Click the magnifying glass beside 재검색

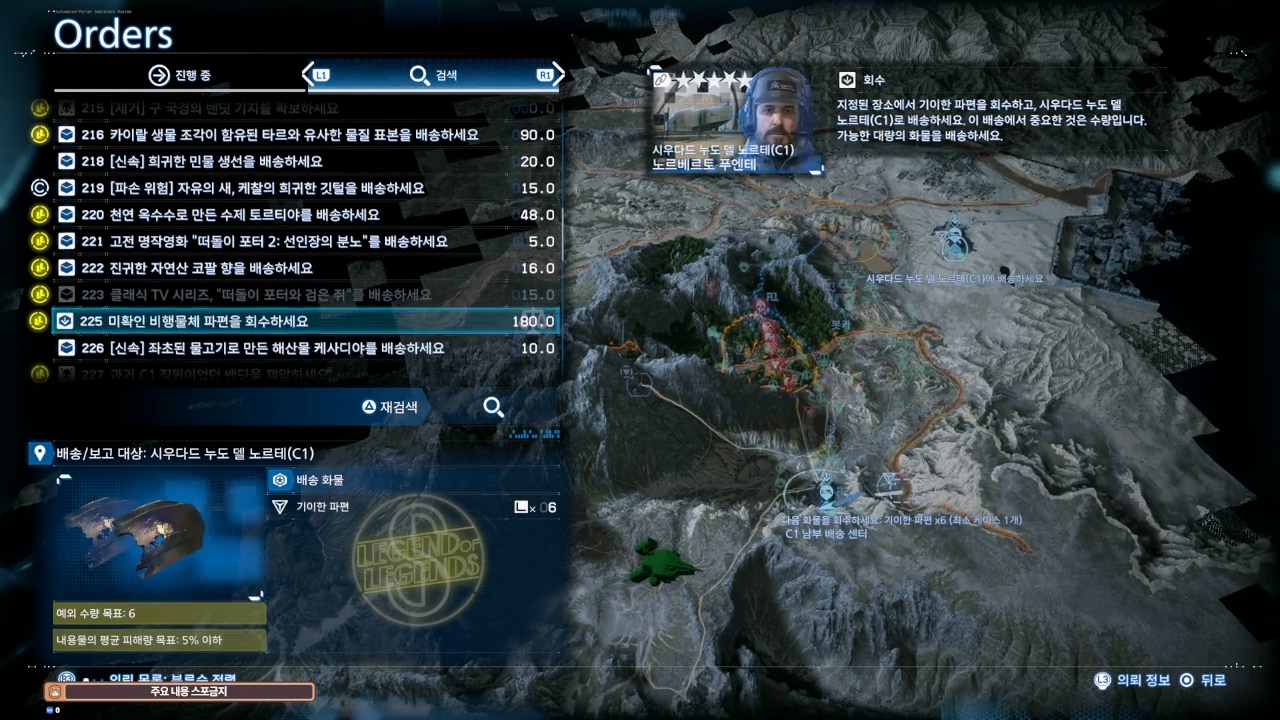pyautogui.click(x=493, y=407)
